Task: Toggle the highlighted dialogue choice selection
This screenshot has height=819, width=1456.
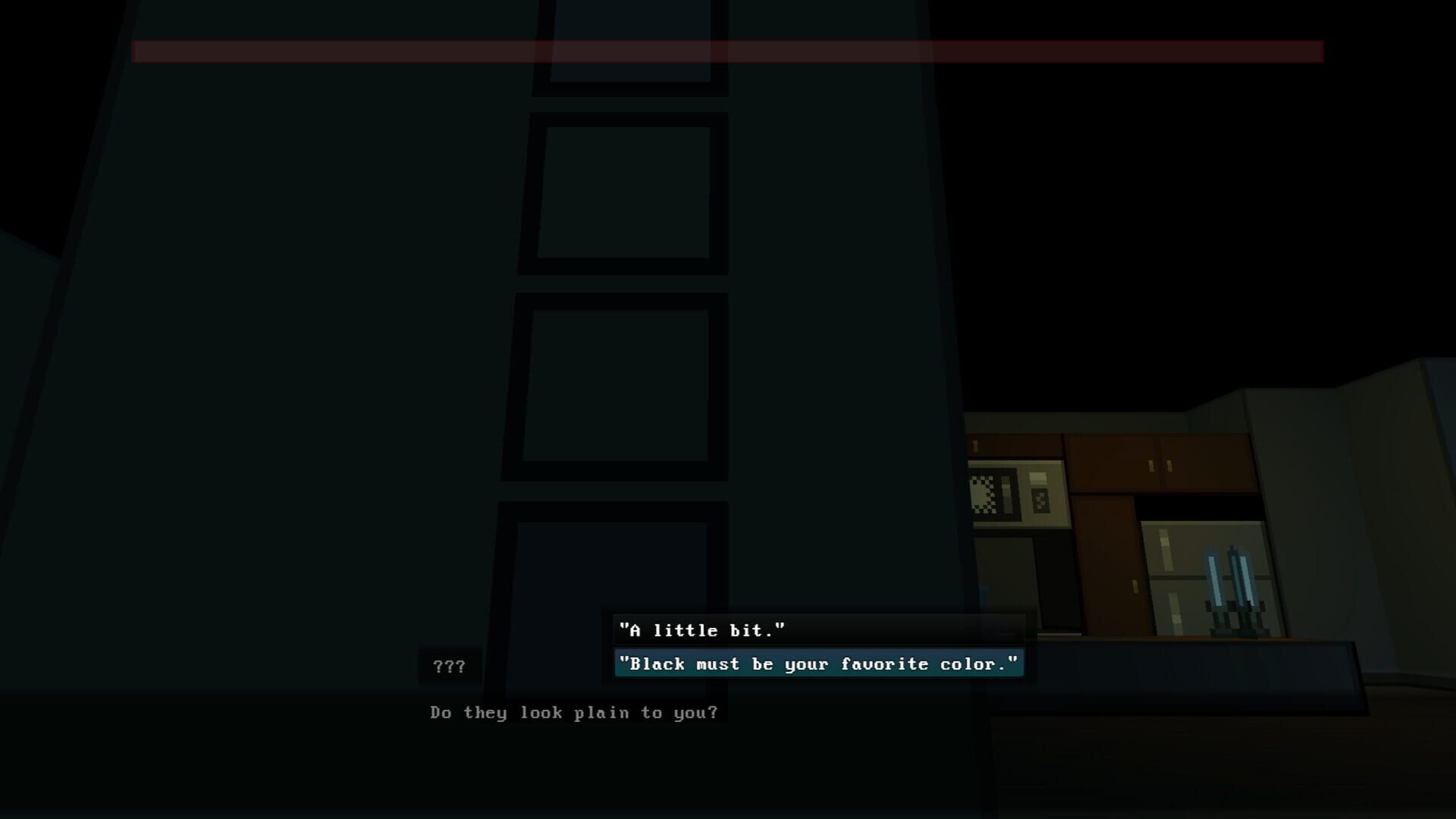Action: click(x=819, y=664)
